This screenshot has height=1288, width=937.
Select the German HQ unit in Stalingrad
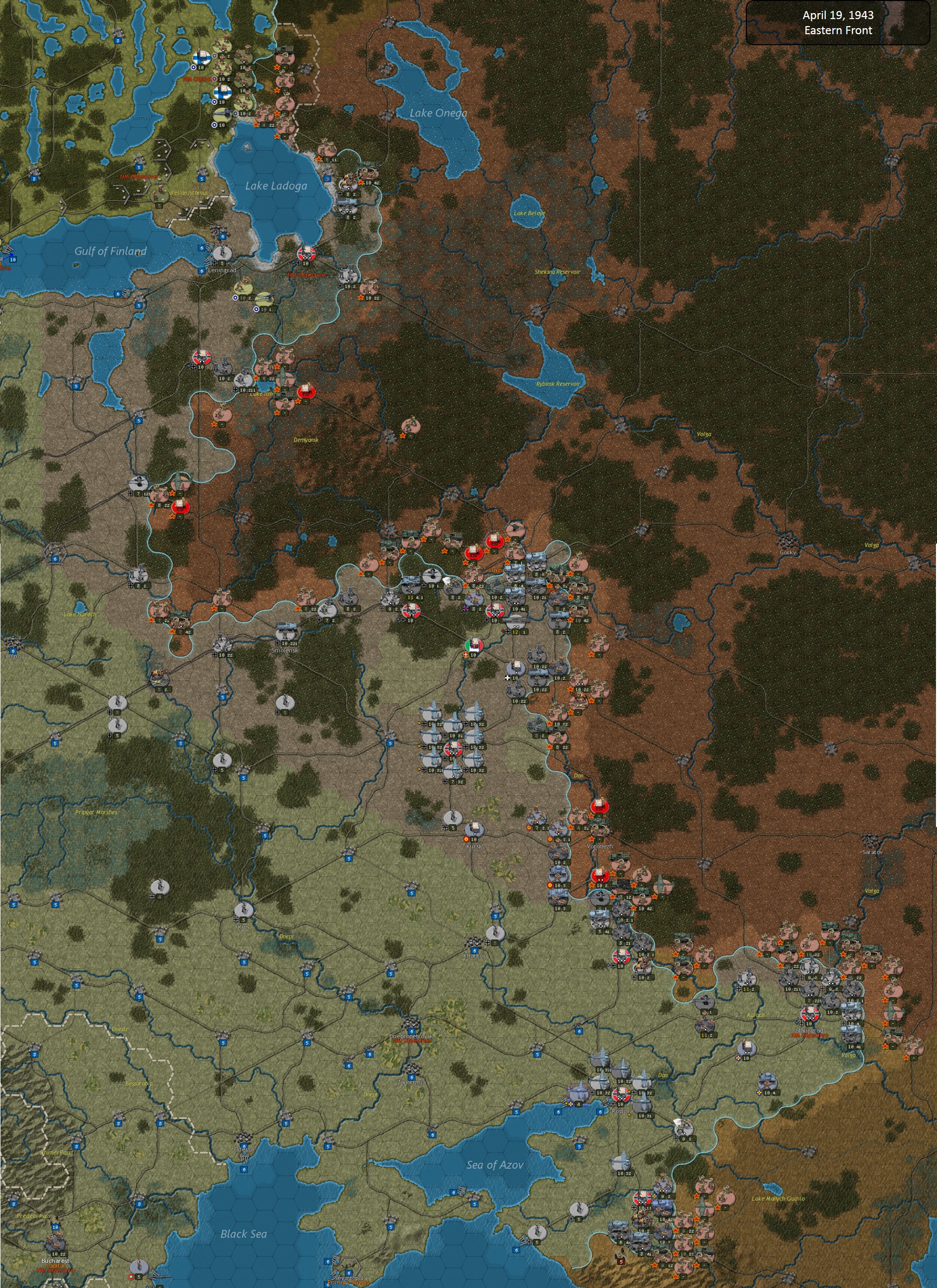810,1015
